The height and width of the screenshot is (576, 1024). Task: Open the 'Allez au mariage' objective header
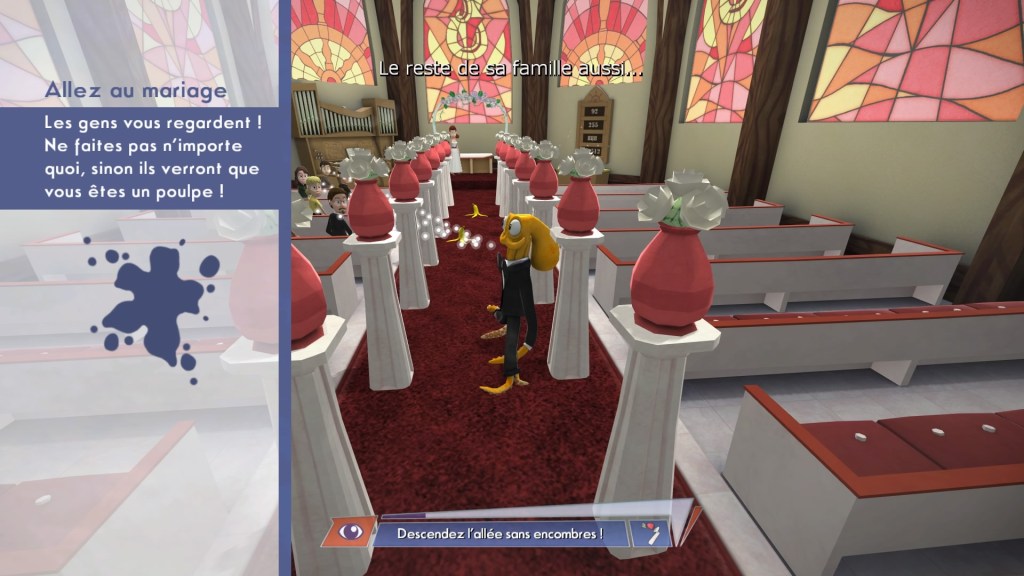(x=136, y=91)
